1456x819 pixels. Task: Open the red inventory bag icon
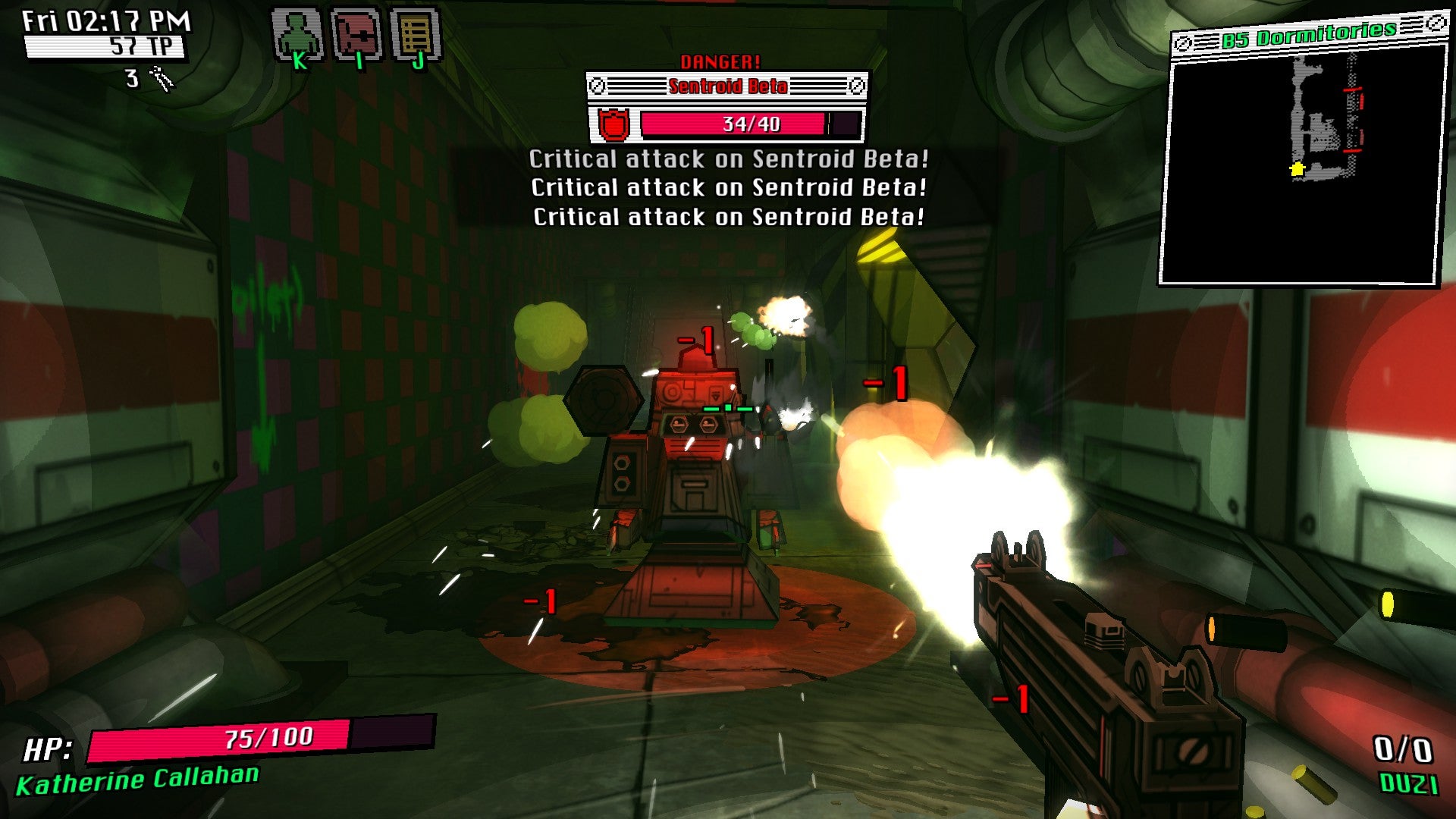pos(356,35)
